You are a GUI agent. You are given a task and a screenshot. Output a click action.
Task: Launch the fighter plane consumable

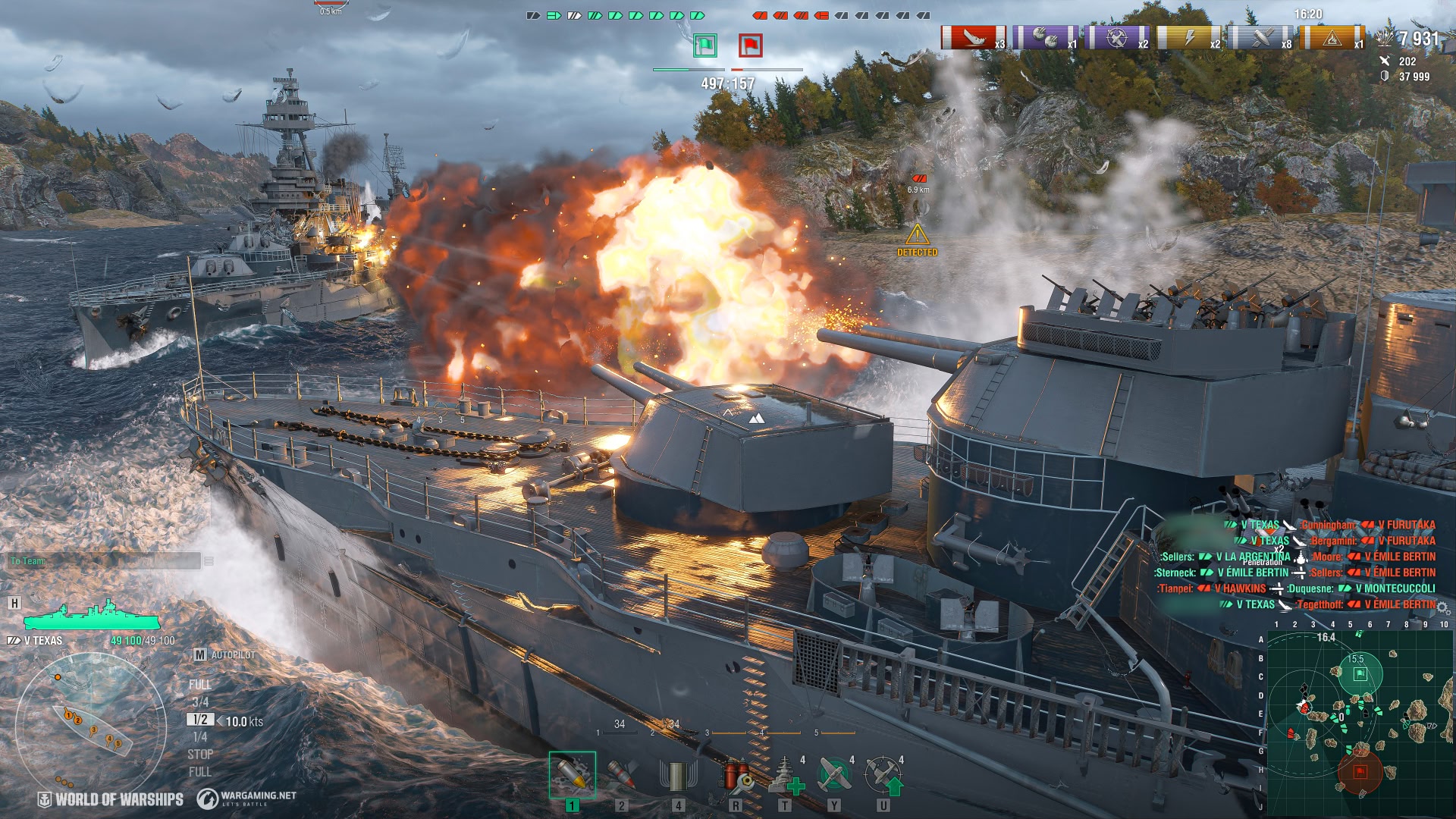point(833,775)
